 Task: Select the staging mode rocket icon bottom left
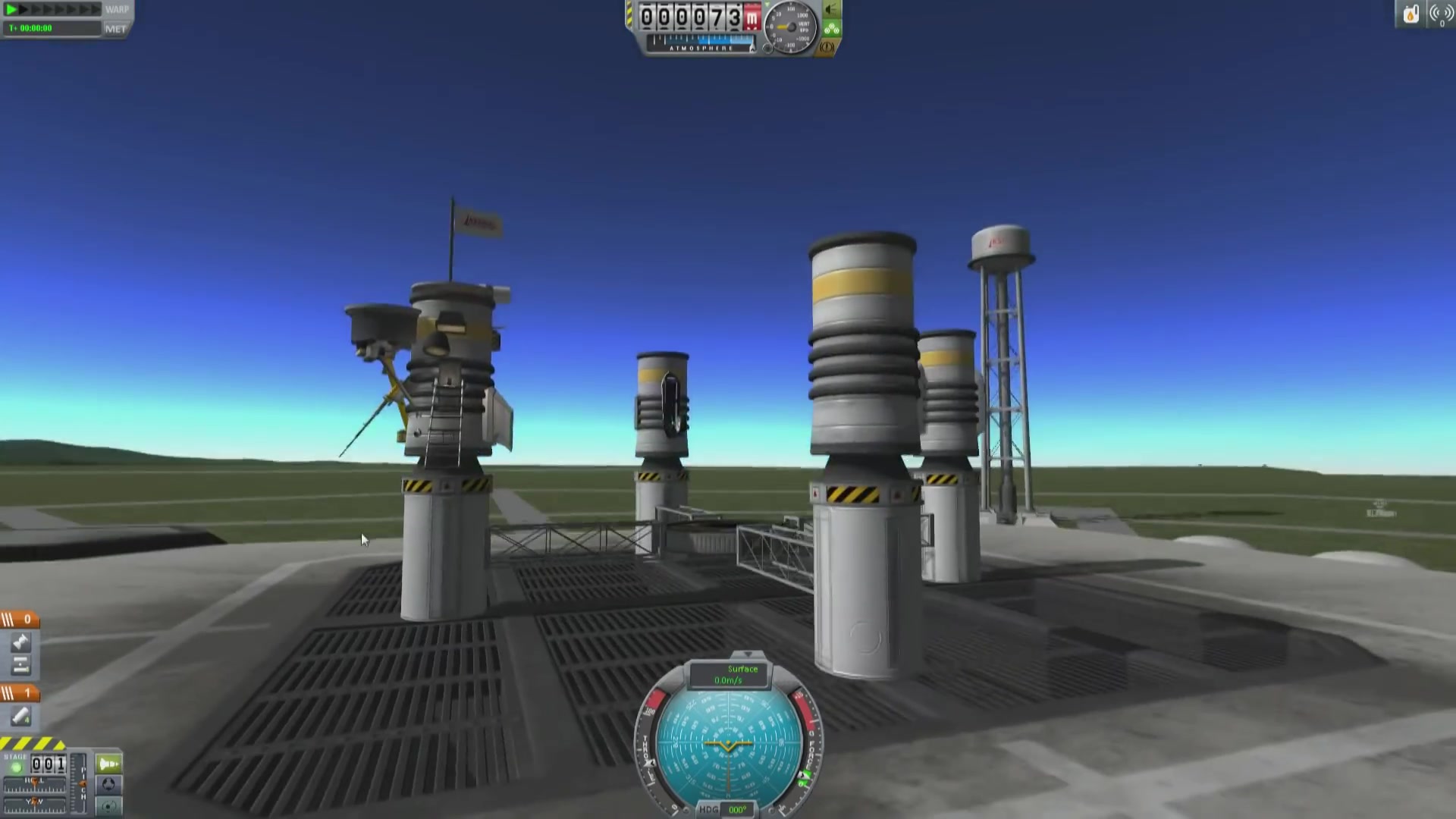(x=108, y=763)
